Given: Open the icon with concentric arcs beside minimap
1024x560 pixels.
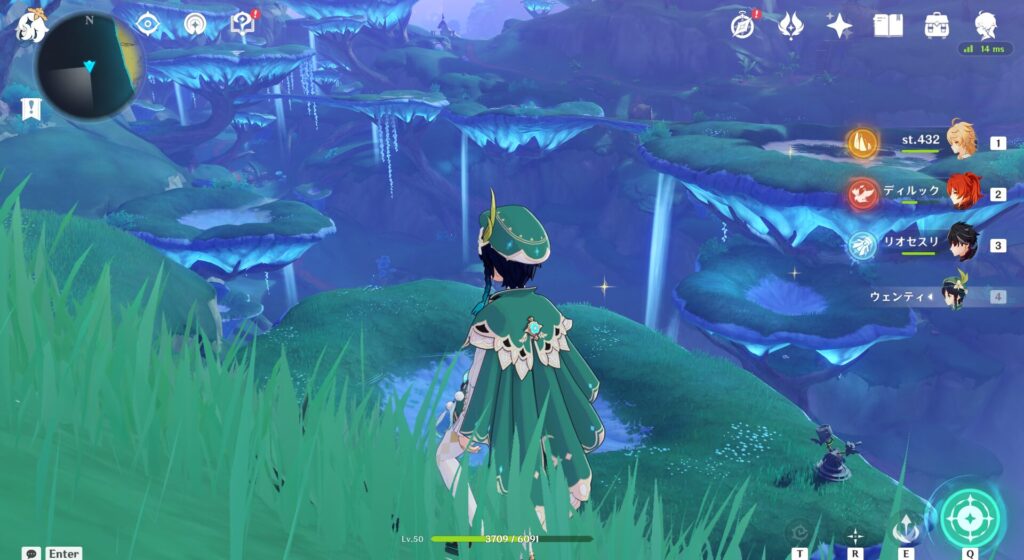Looking at the screenshot, I should click(195, 23).
